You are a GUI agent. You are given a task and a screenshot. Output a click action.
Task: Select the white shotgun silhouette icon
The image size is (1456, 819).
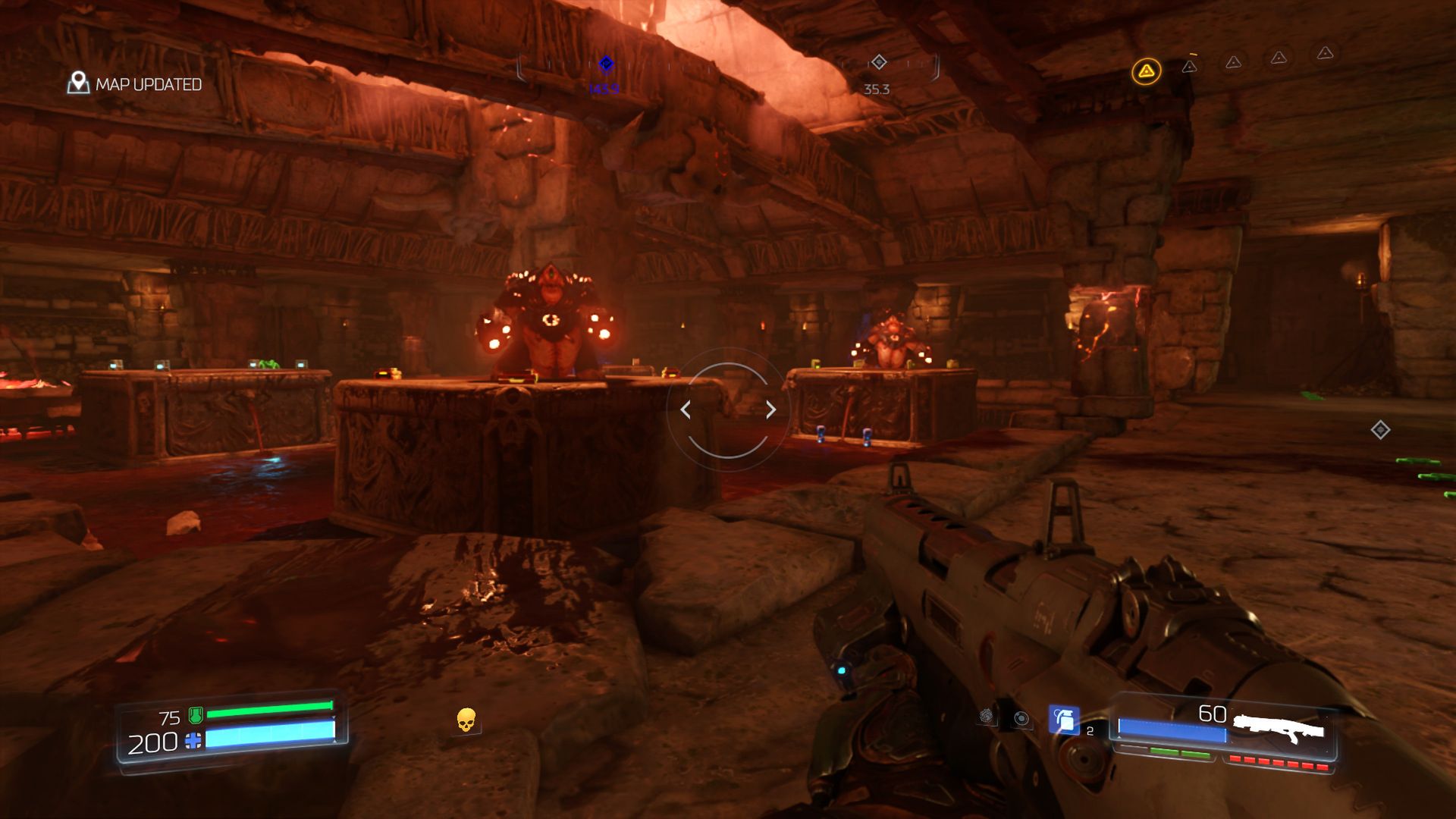pos(1279,726)
